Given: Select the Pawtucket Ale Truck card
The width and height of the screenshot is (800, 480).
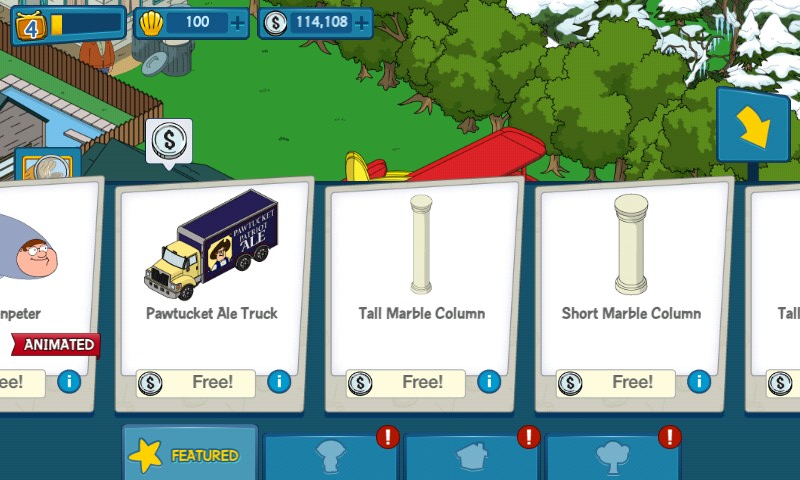Looking at the screenshot, I should click(x=211, y=260).
